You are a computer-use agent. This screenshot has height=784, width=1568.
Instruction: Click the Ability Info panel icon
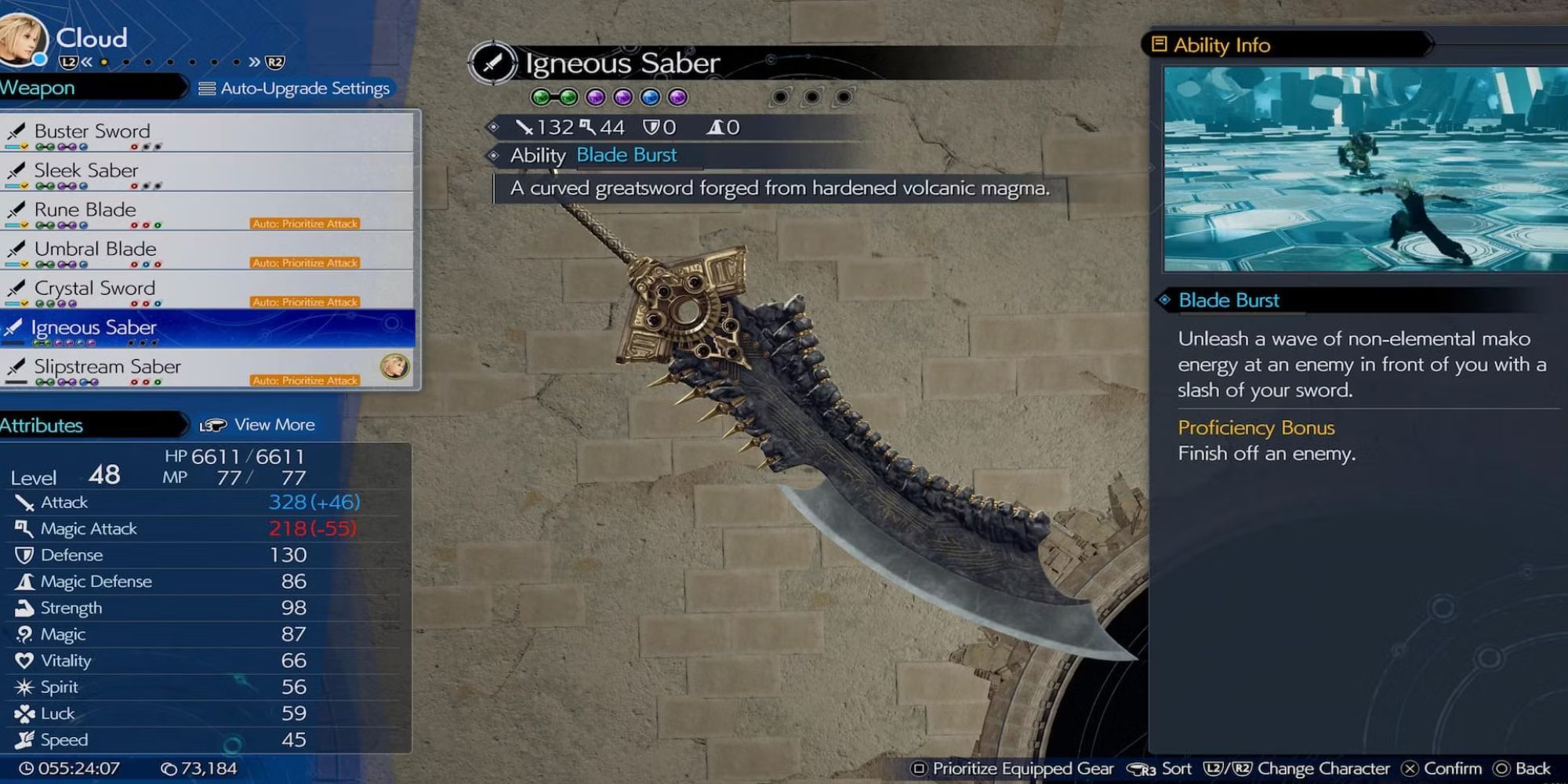(x=1158, y=45)
